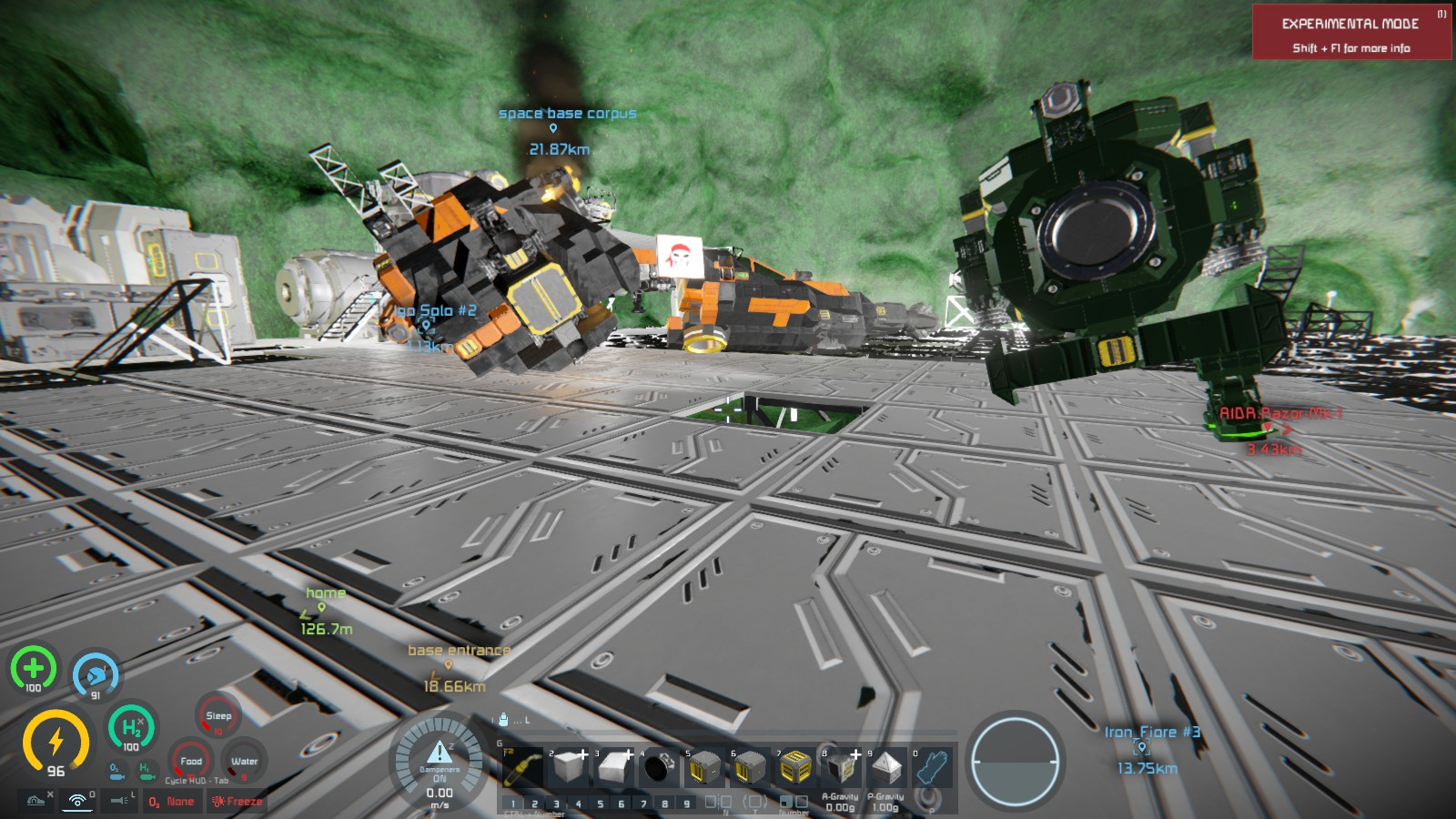Click the red O2 None warning indicator
This screenshot has width=1456, height=819.
point(172,802)
